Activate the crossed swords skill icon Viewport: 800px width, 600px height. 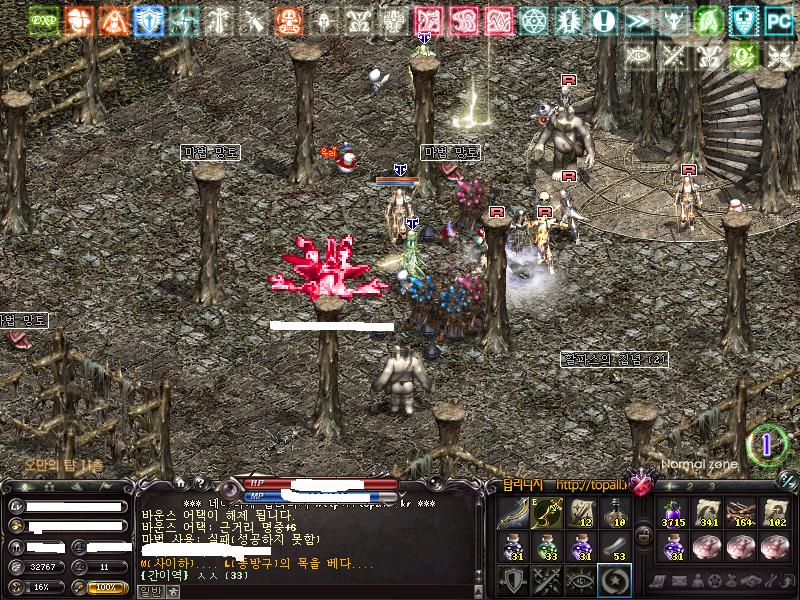(x=547, y=580)
